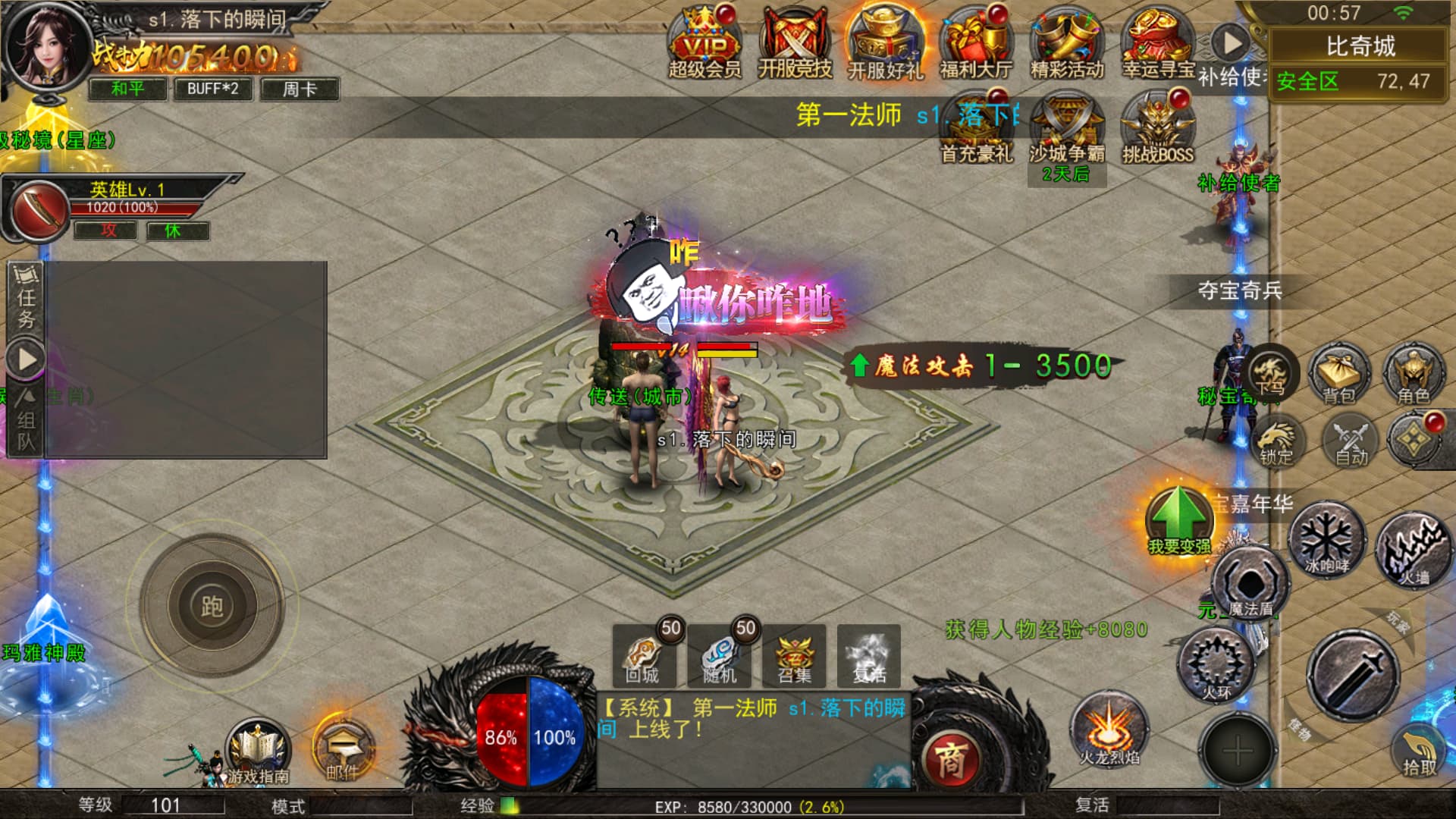Image resolution: width=1456 pixels, height=819 pixels.
Task: Toggle 自动 auto-combat
Action: coord(1351,440)
